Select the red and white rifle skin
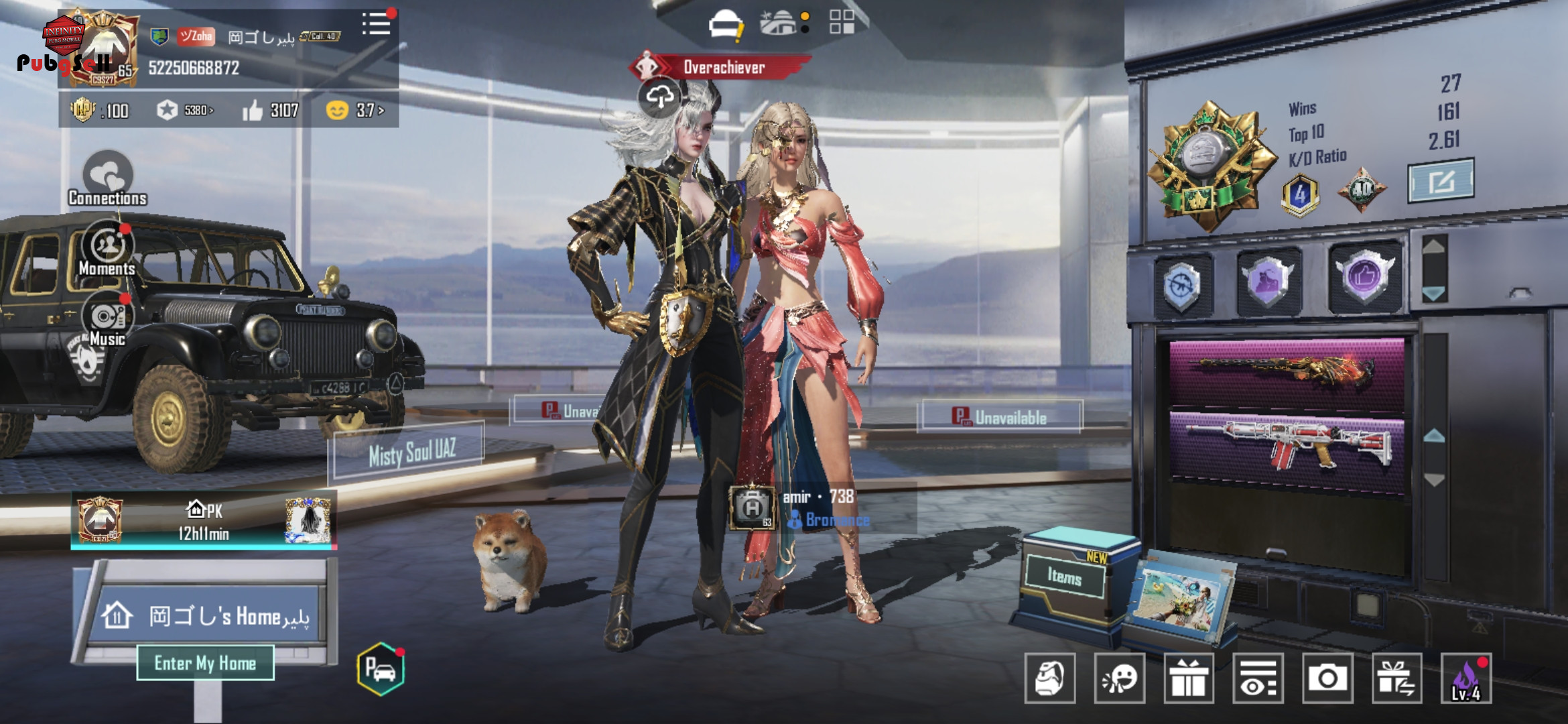1568x724 pixels. point(1287,446)
